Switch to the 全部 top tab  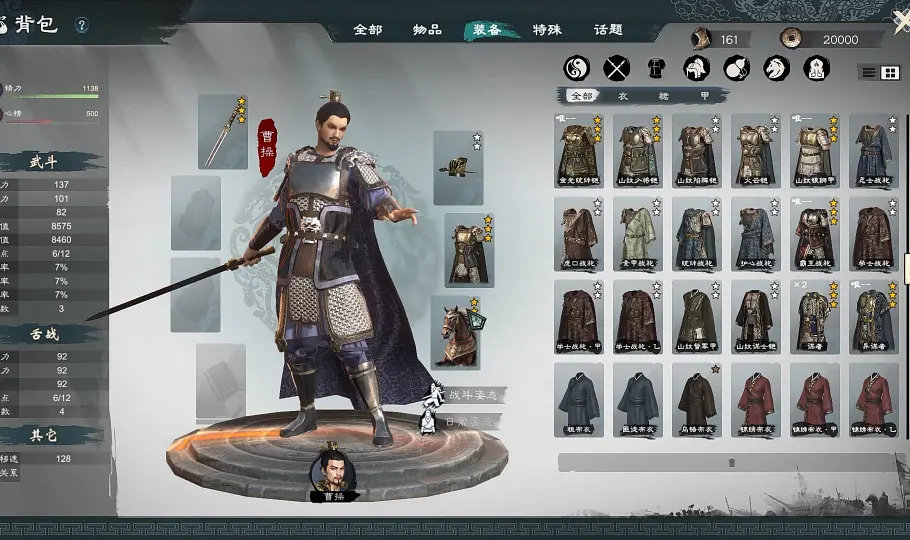367,29
